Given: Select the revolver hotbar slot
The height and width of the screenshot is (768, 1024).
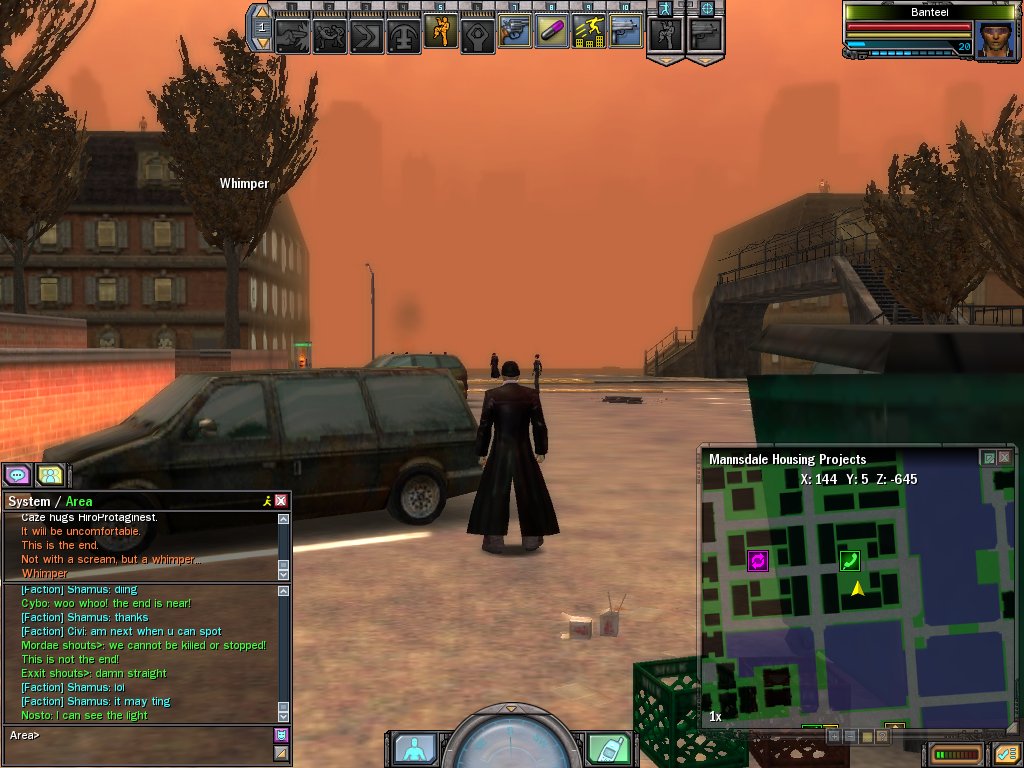Looking at the screenshot, I should [515, 32].
